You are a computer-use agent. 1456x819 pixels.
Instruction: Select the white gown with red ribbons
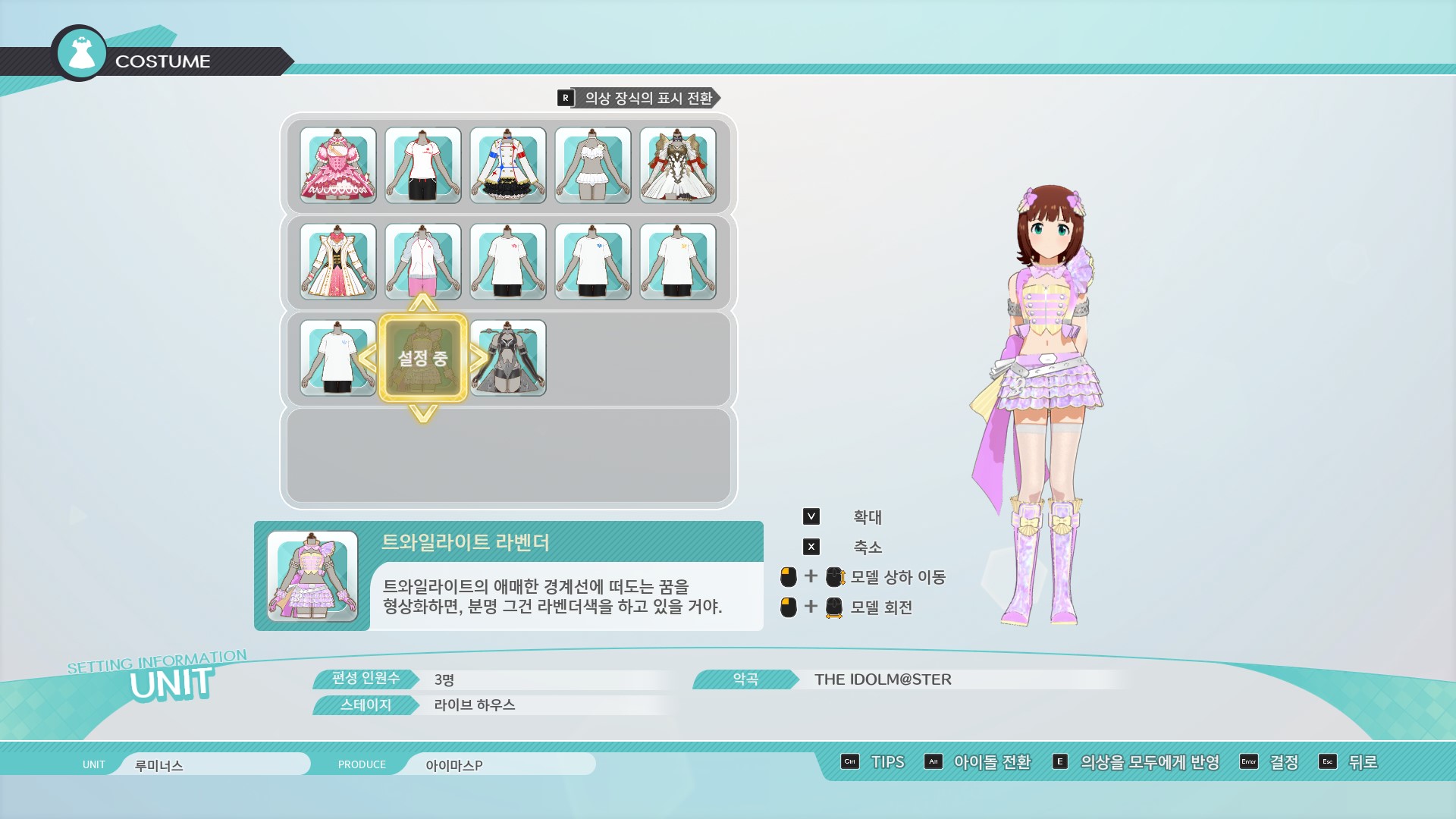[678, 165]
